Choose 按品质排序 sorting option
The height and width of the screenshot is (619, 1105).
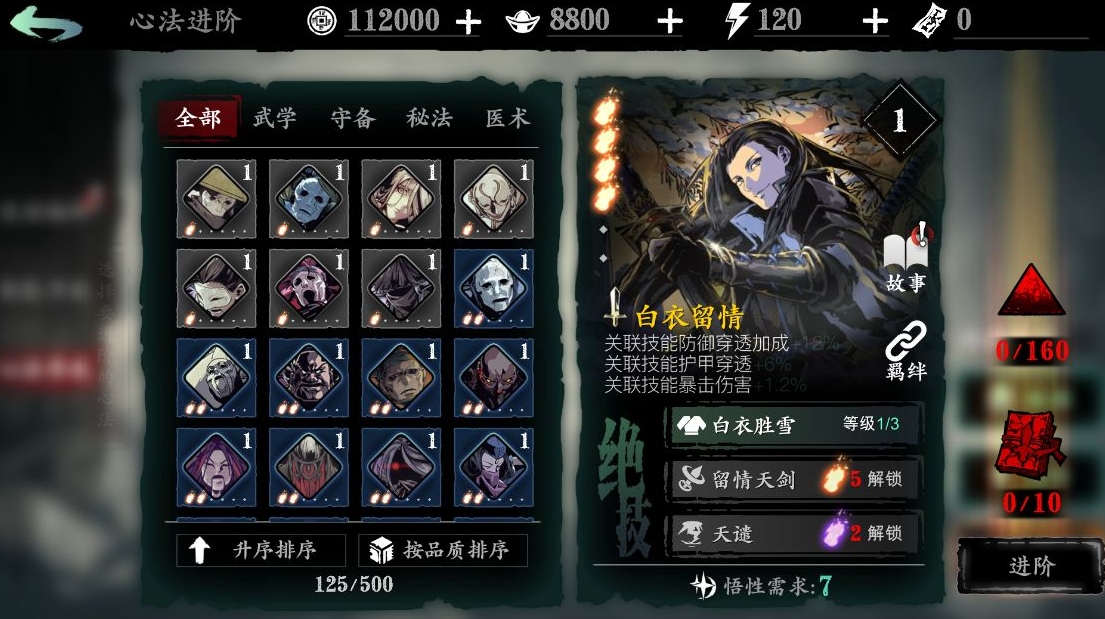448,550
